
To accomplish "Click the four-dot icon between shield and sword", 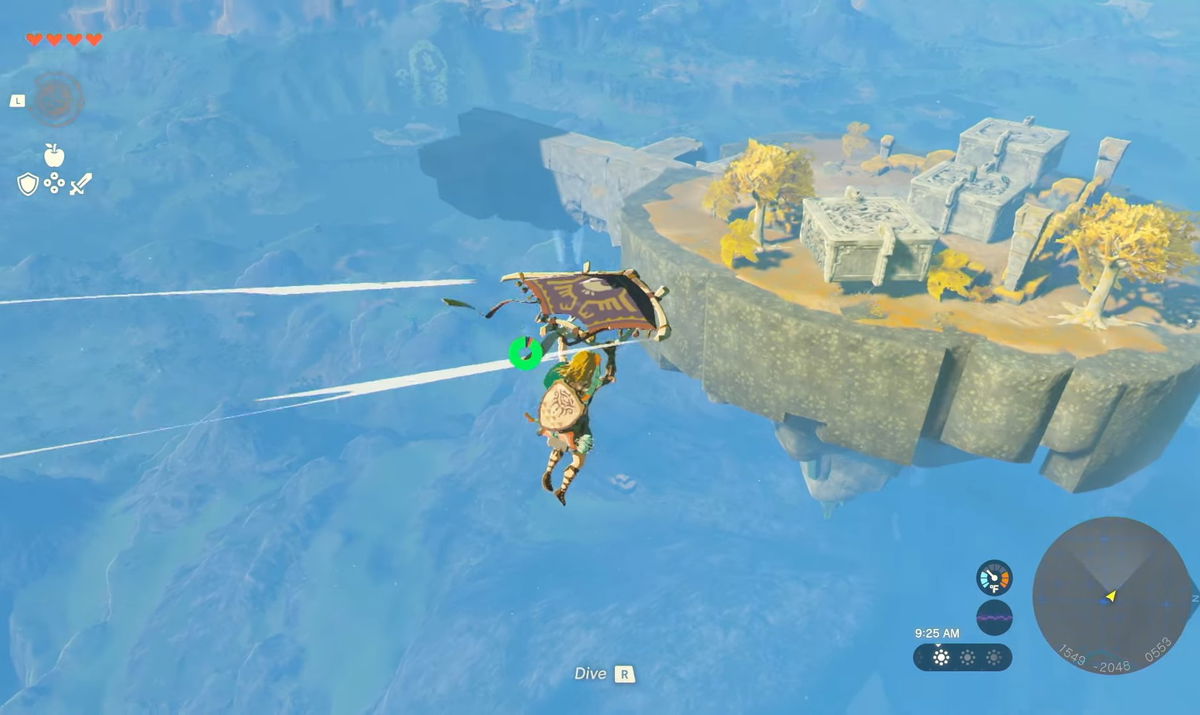I will 54,183.
